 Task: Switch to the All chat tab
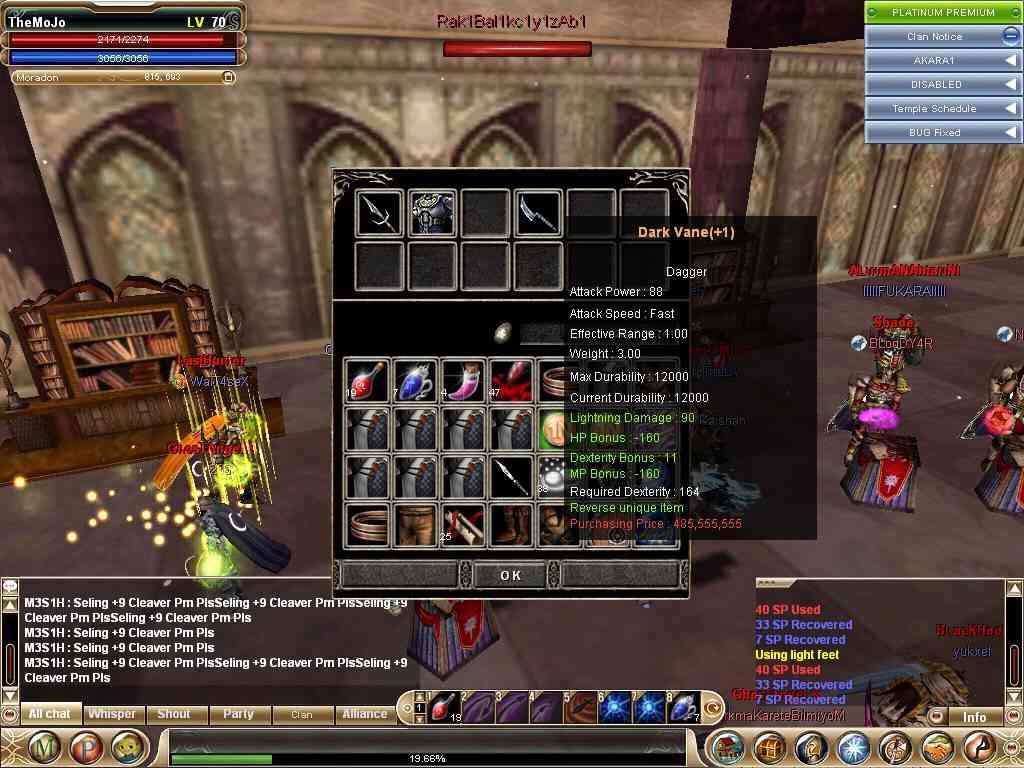coord(50,714)
